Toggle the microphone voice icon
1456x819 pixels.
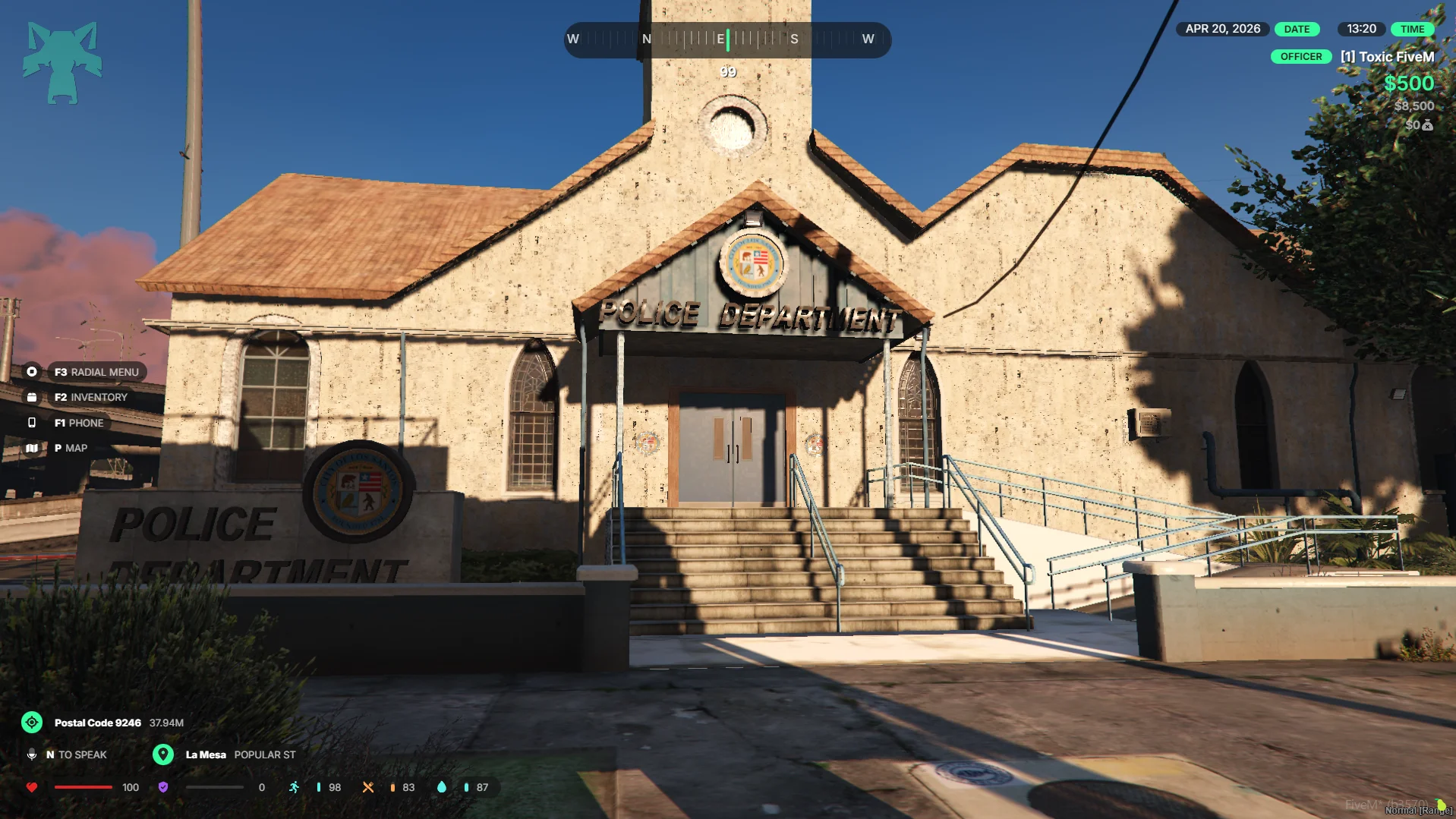[x=32, y=754]
